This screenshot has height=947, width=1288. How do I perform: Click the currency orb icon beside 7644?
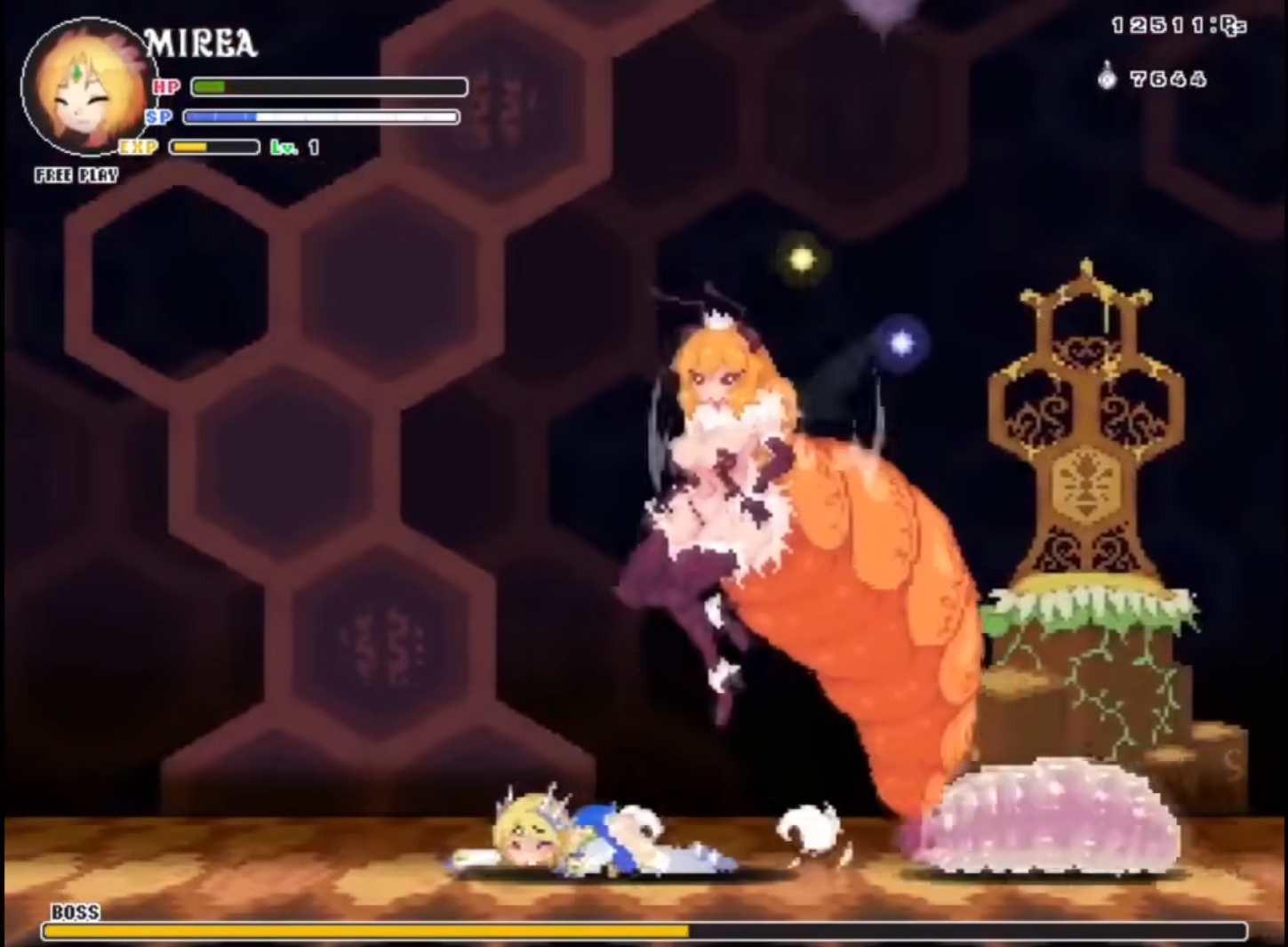tap(1106, 80)
